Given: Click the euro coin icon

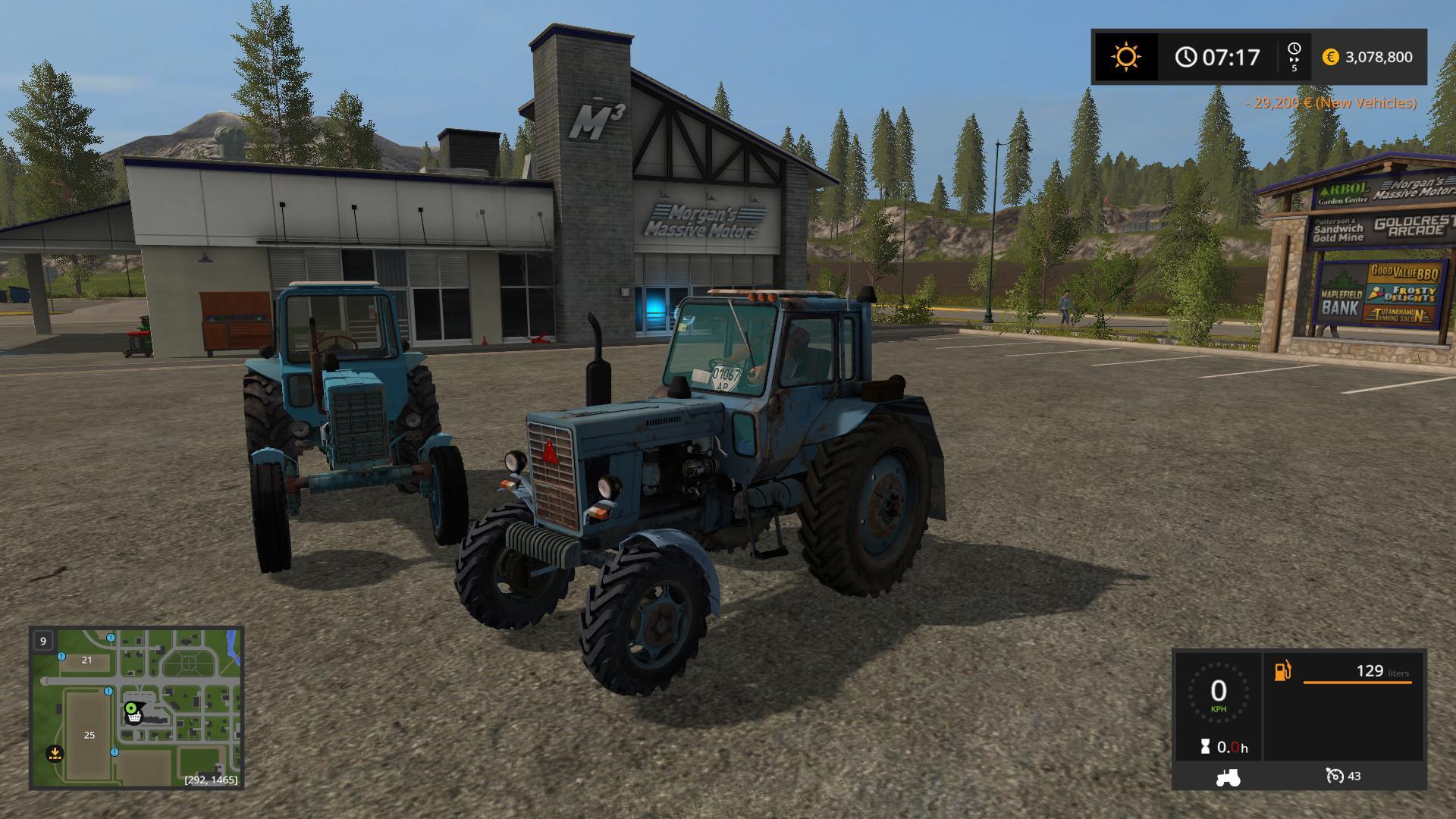Looking at the screenshot, I should point(1329,57).
